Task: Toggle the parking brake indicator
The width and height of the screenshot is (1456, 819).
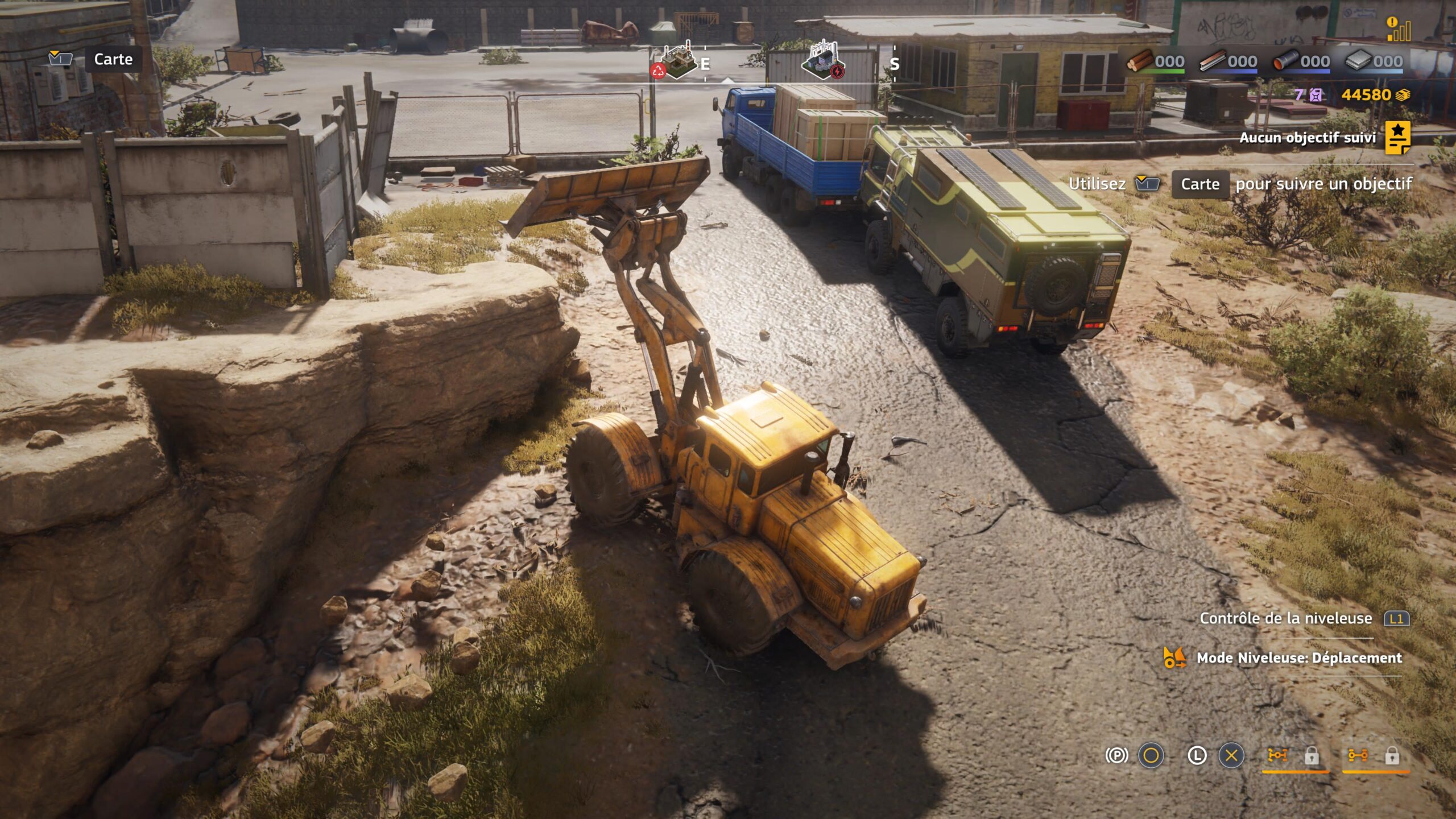Action: click(x=1116, y=755)
